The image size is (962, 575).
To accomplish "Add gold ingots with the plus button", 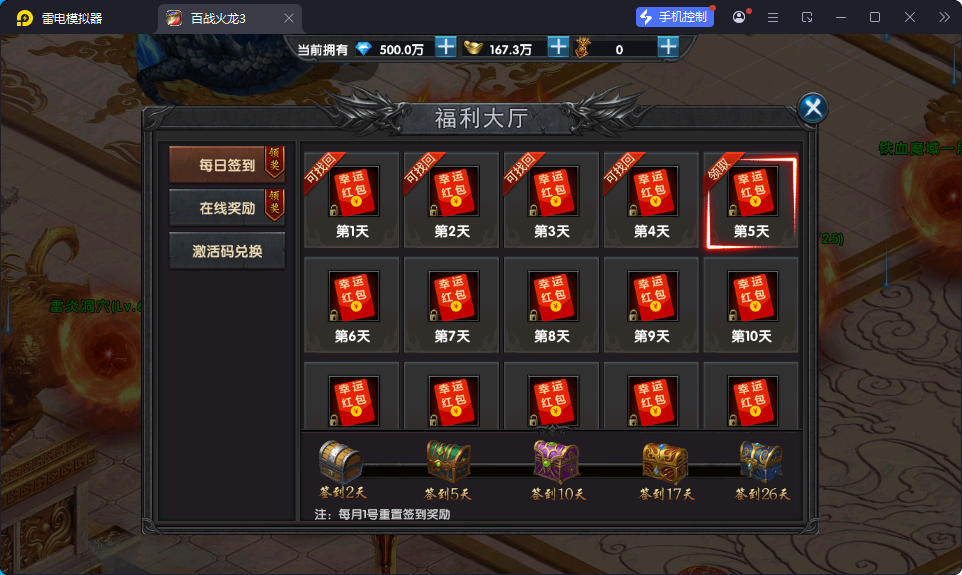I will (x=558, y=47).
